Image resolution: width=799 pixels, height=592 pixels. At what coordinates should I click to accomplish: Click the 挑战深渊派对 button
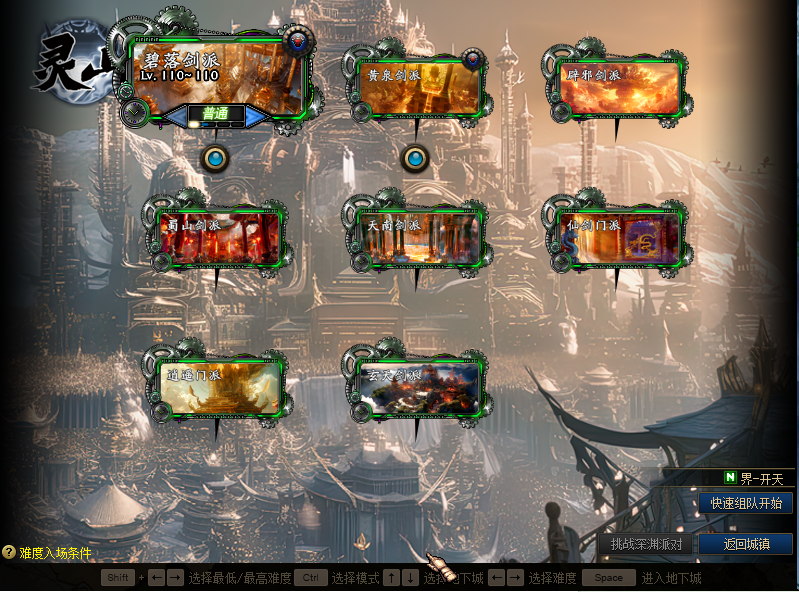click(x=646, y=544)
